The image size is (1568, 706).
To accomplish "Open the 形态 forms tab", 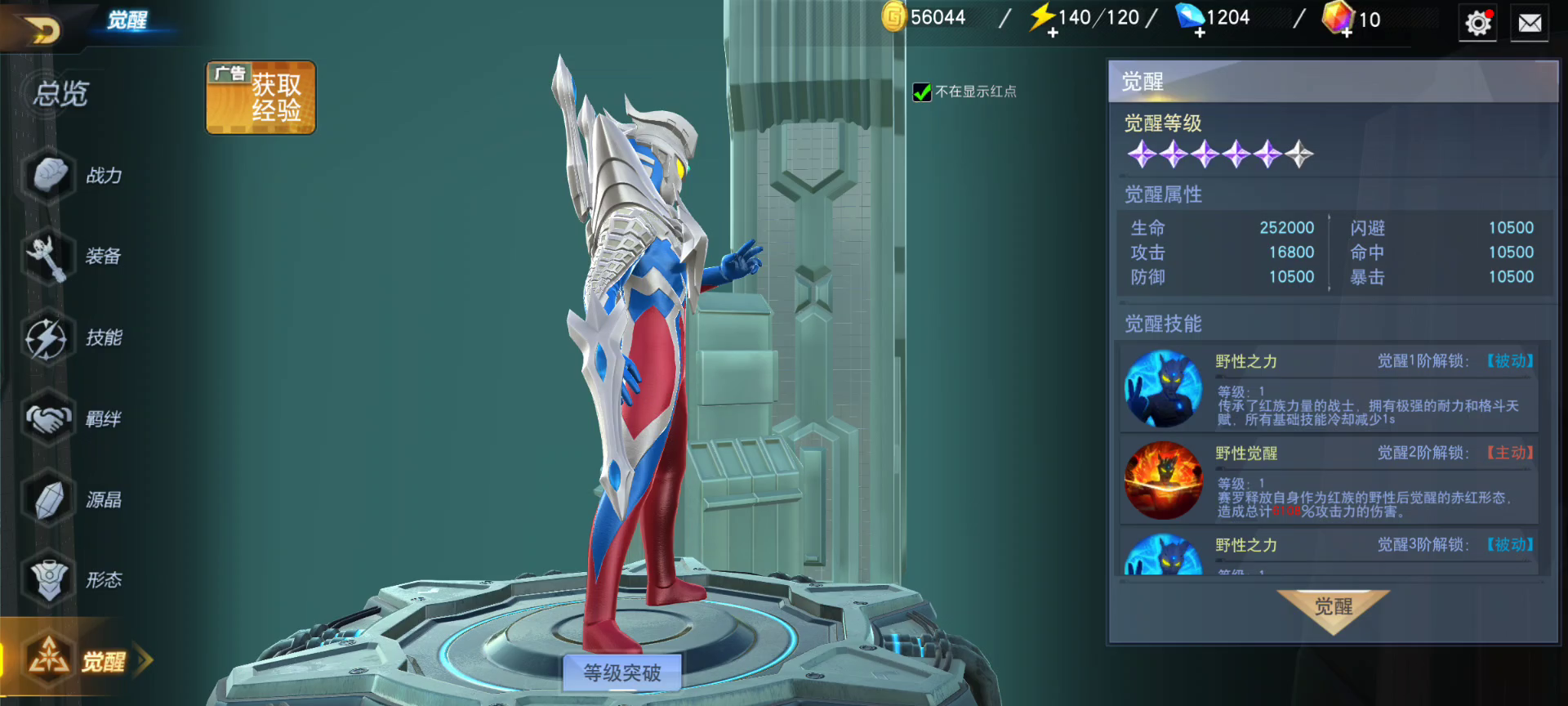I will pos(73,579).
